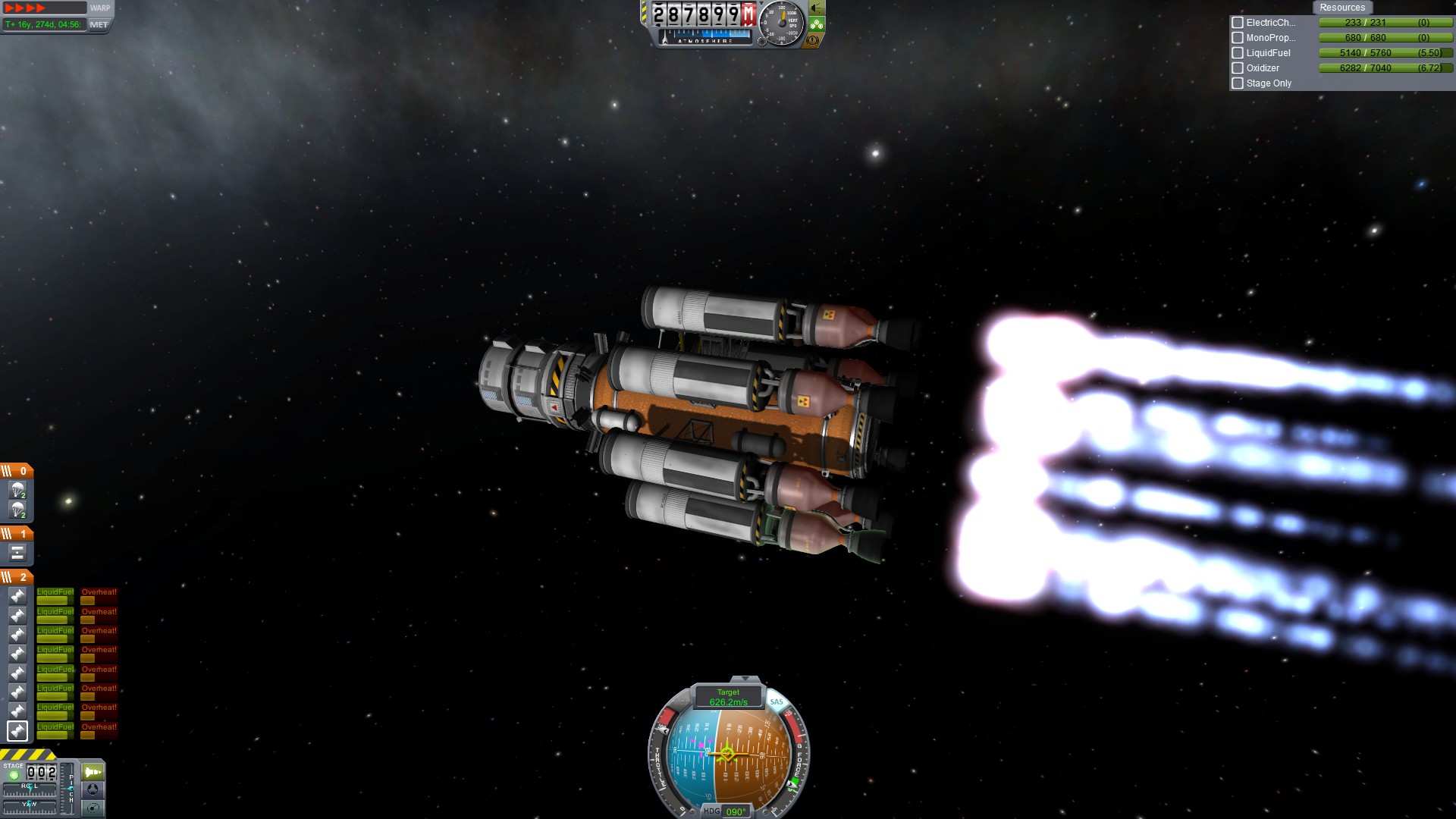Toggle the SAS indicator on the navball
Viewport: 1456px width, 819px height.
[777, 701]
